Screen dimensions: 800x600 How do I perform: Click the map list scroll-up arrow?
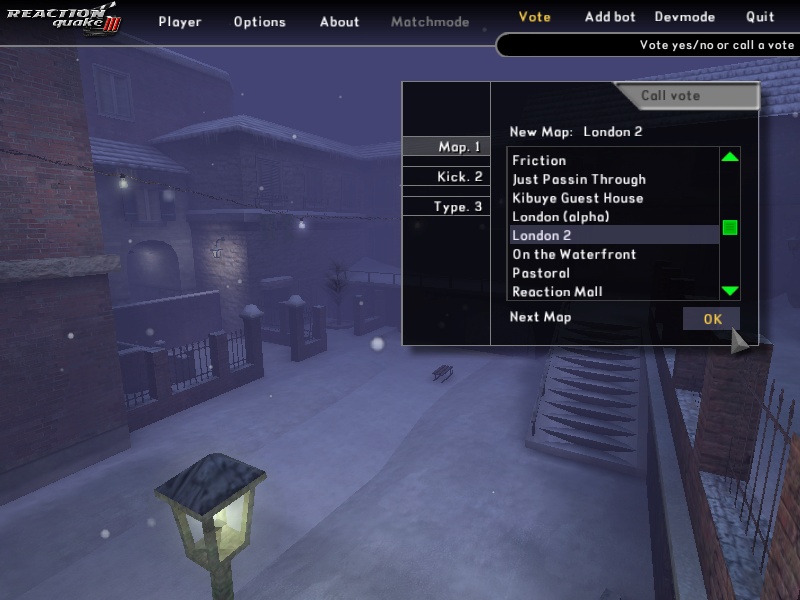(x=730, y=157)
